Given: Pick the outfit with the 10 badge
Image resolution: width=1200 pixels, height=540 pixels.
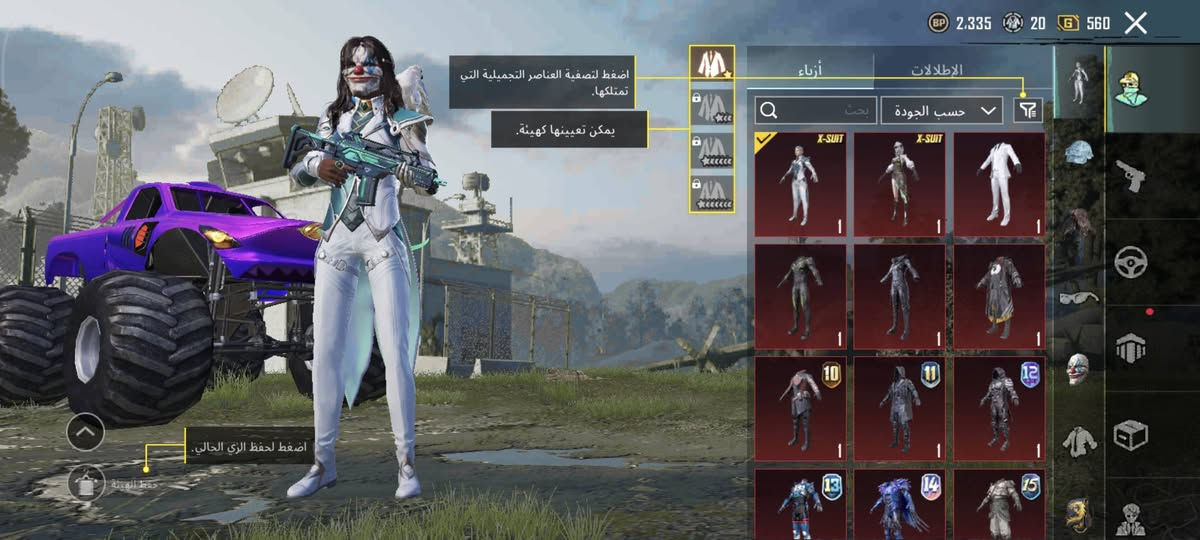Looking at the screenshot, I should coord(800,408).
